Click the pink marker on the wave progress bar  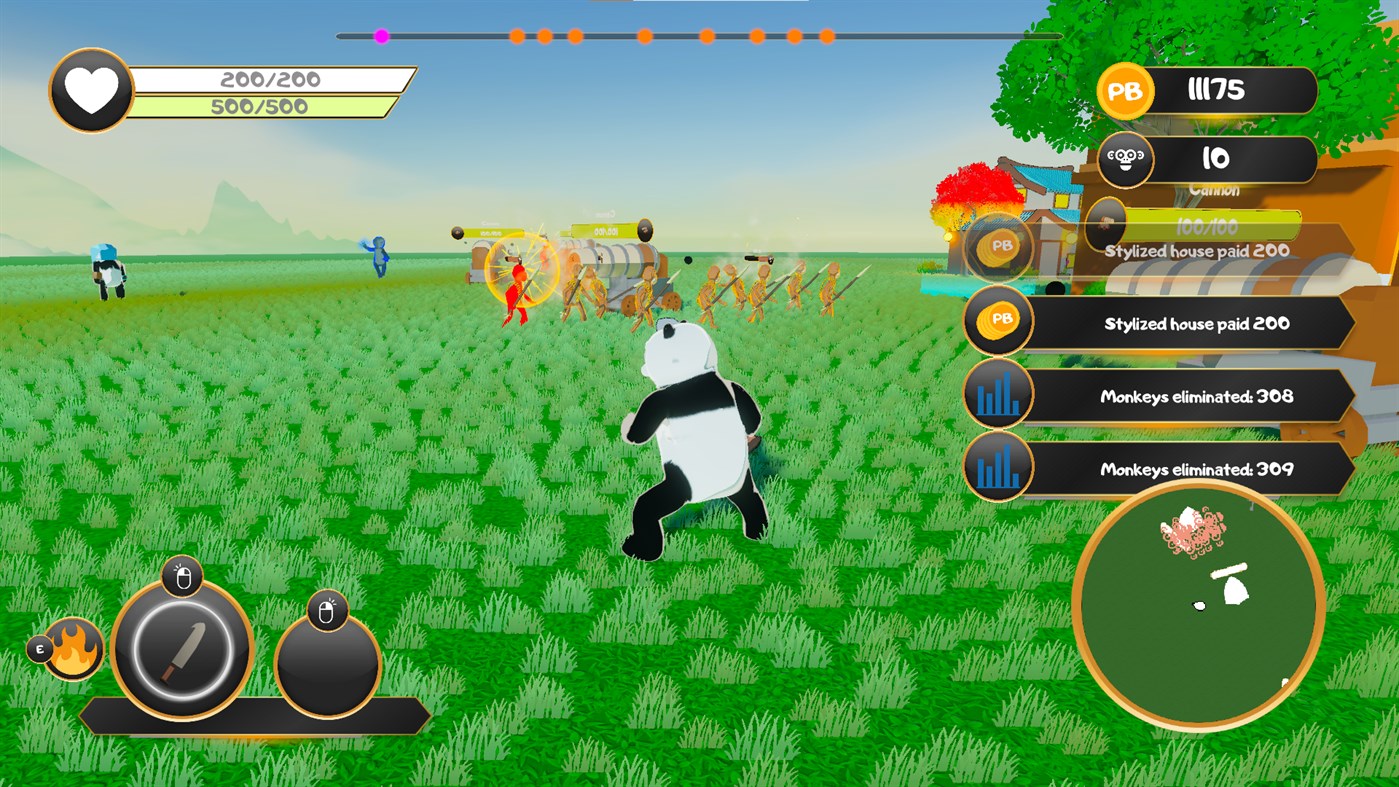point(381,36)
